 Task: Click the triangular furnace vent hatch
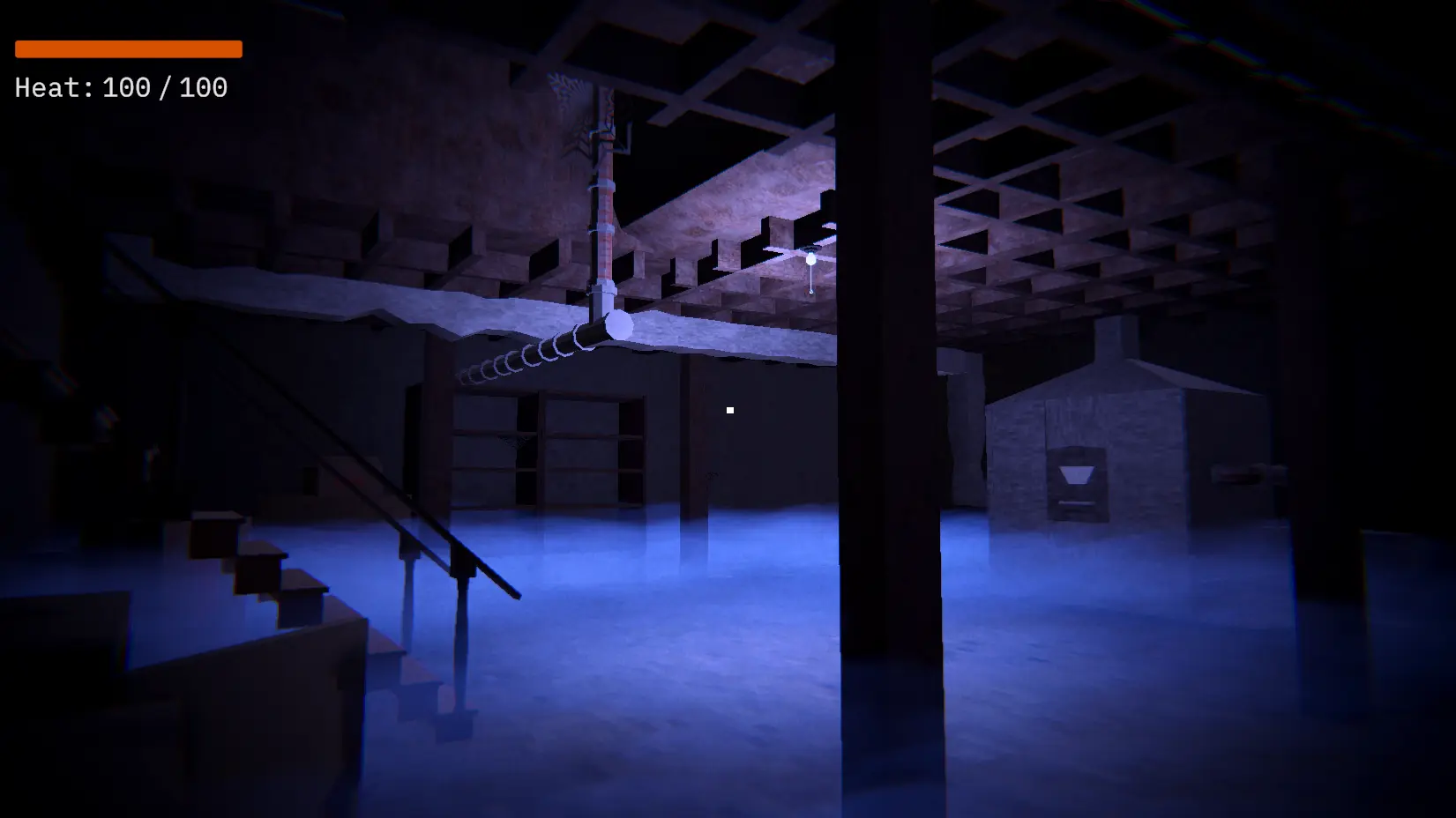click(1076, 474)
